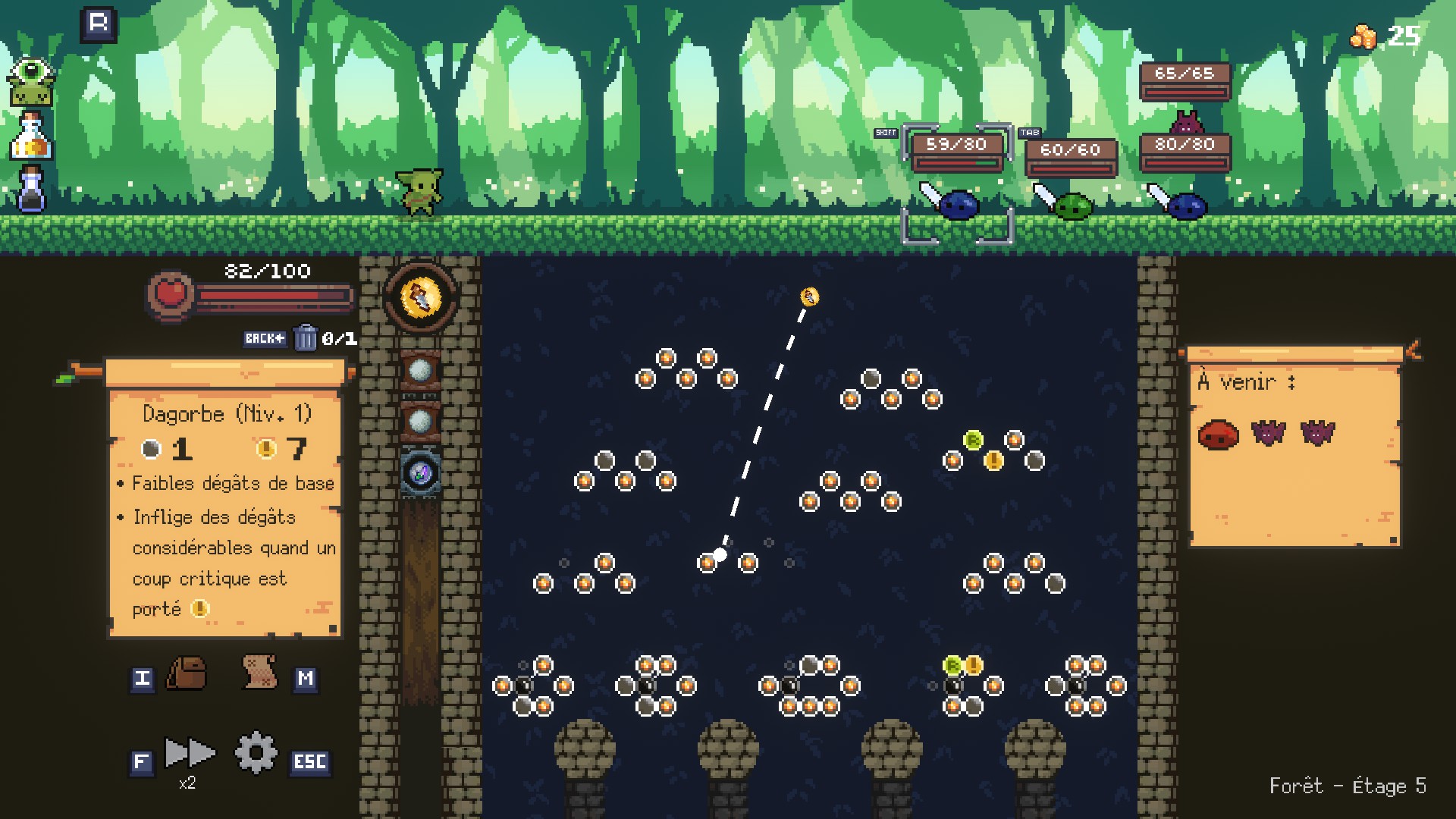Target the blue slime with 80/80 health

coord(1186,206)
